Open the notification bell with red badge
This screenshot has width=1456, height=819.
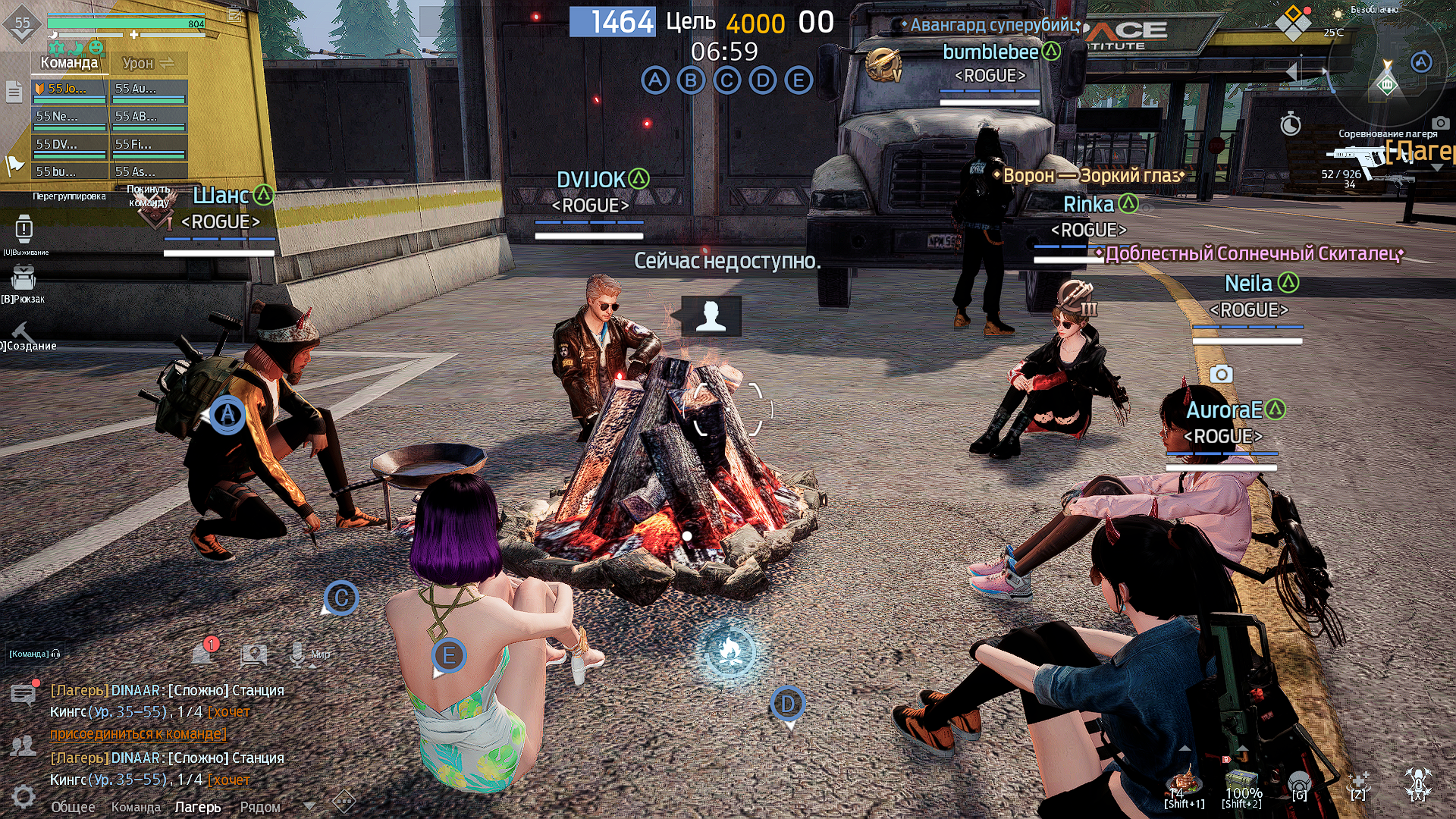click(x=204, y=651)
